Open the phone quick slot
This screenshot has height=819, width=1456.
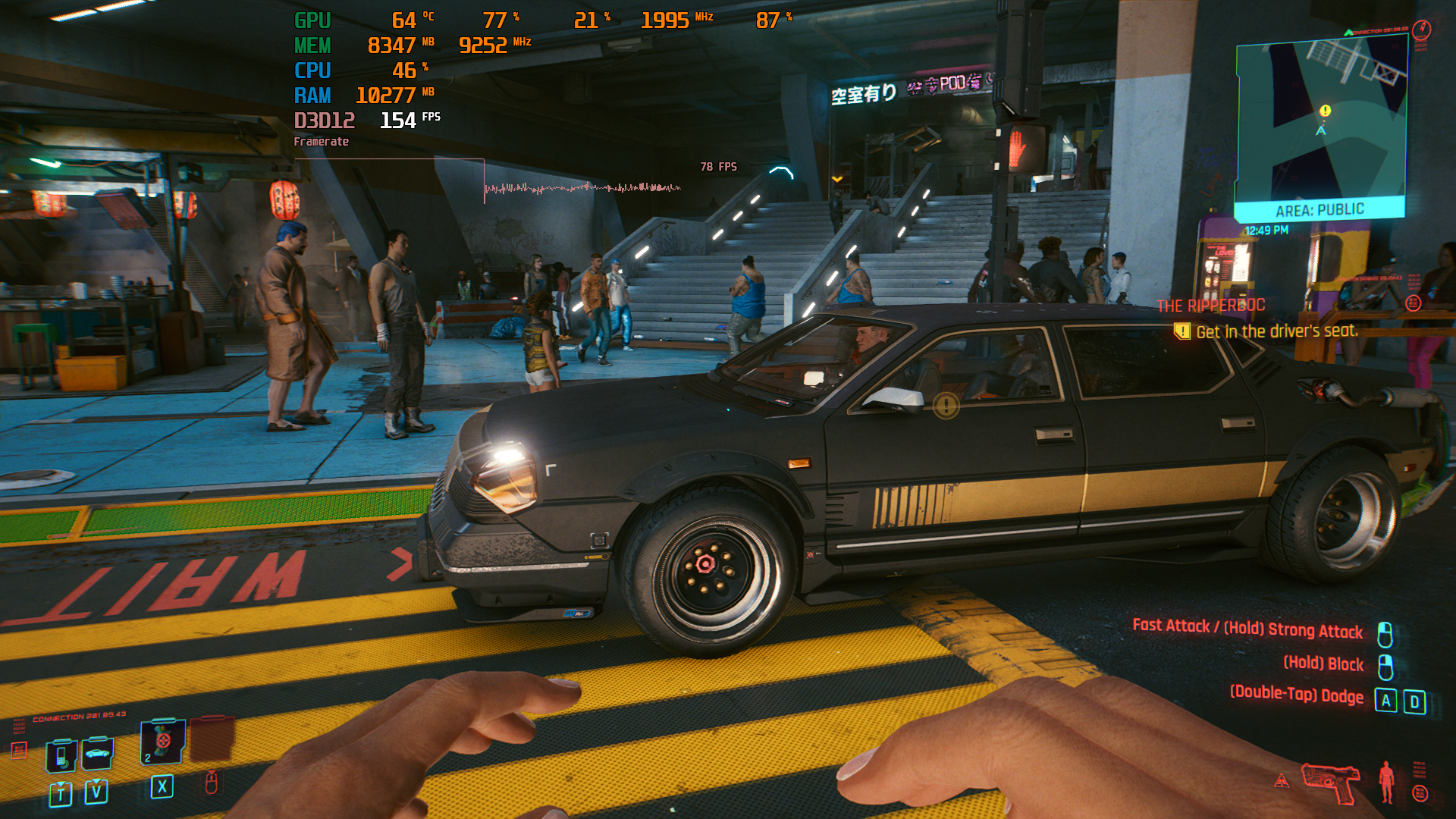[61, 755]
